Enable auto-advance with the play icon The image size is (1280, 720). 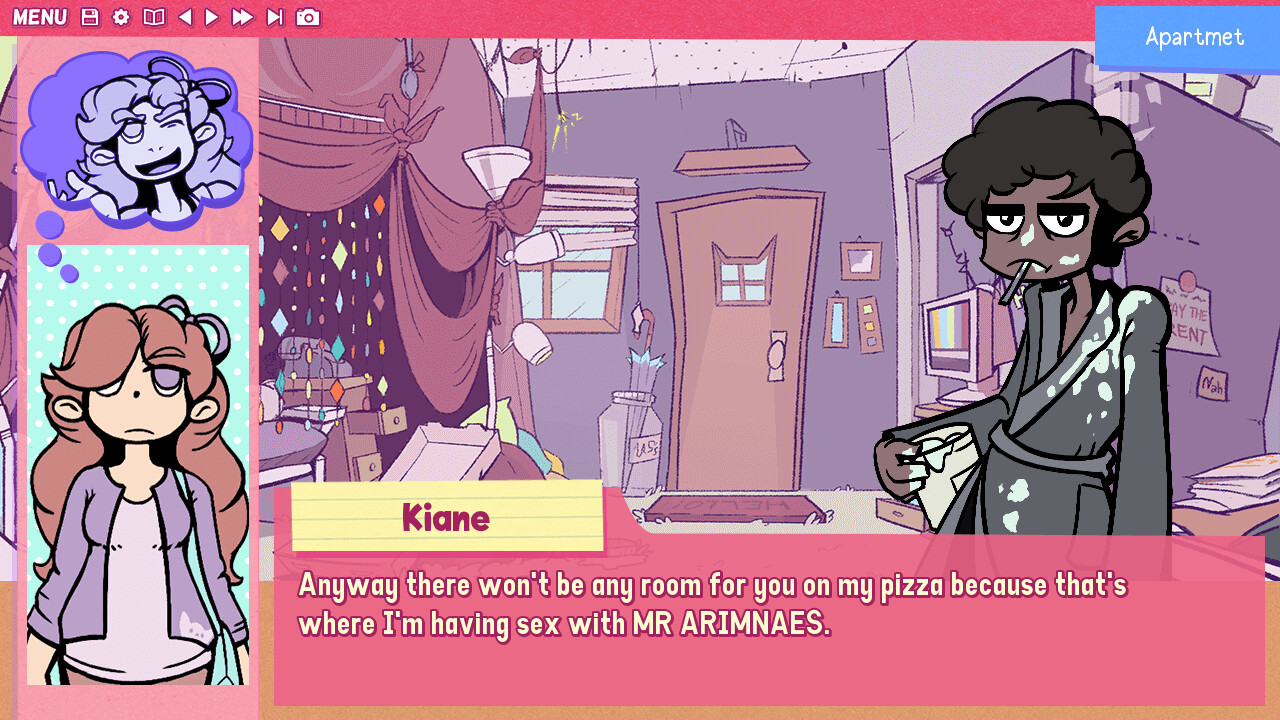pyautogui.click(x=211, y=17)
